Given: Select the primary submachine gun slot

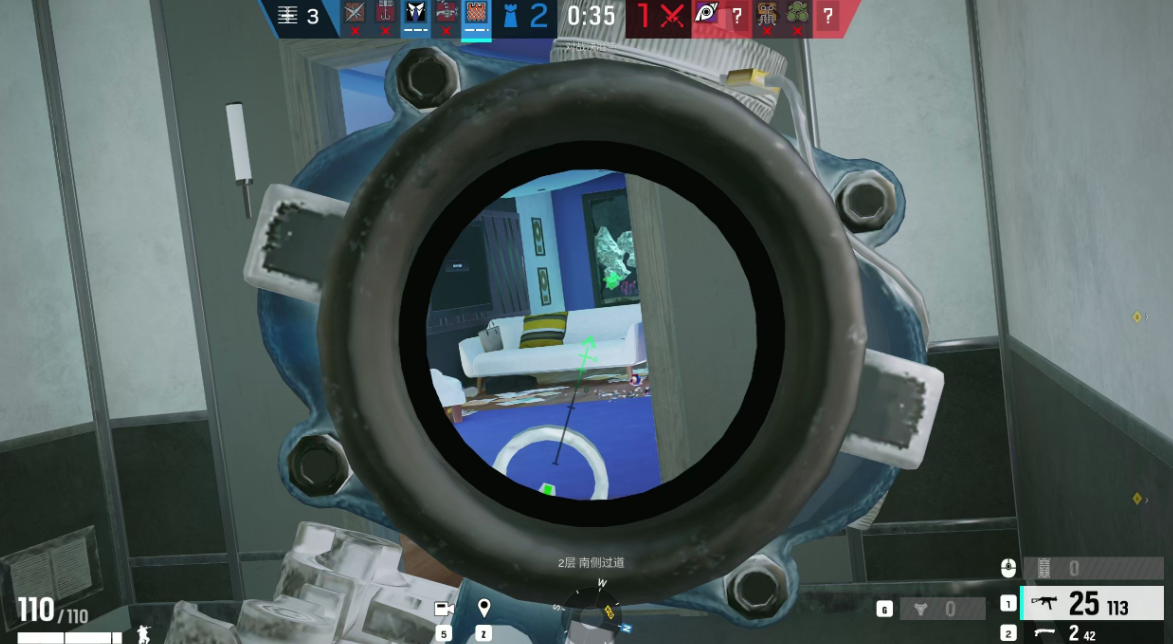Looking at the screenshot, I should (1091, 603).
